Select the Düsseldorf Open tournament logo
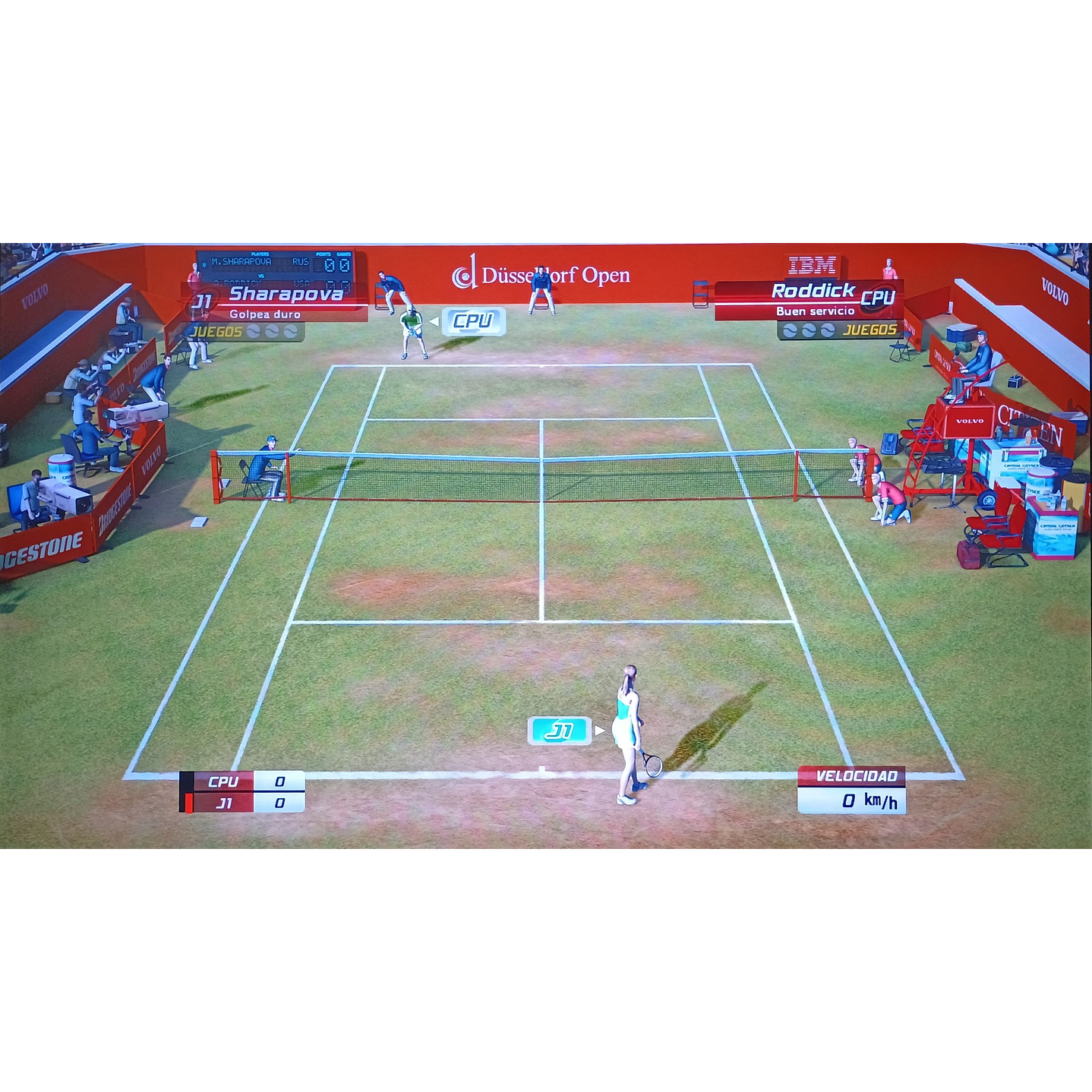Screen dimensions: 1092x1092 pos(541,276)
